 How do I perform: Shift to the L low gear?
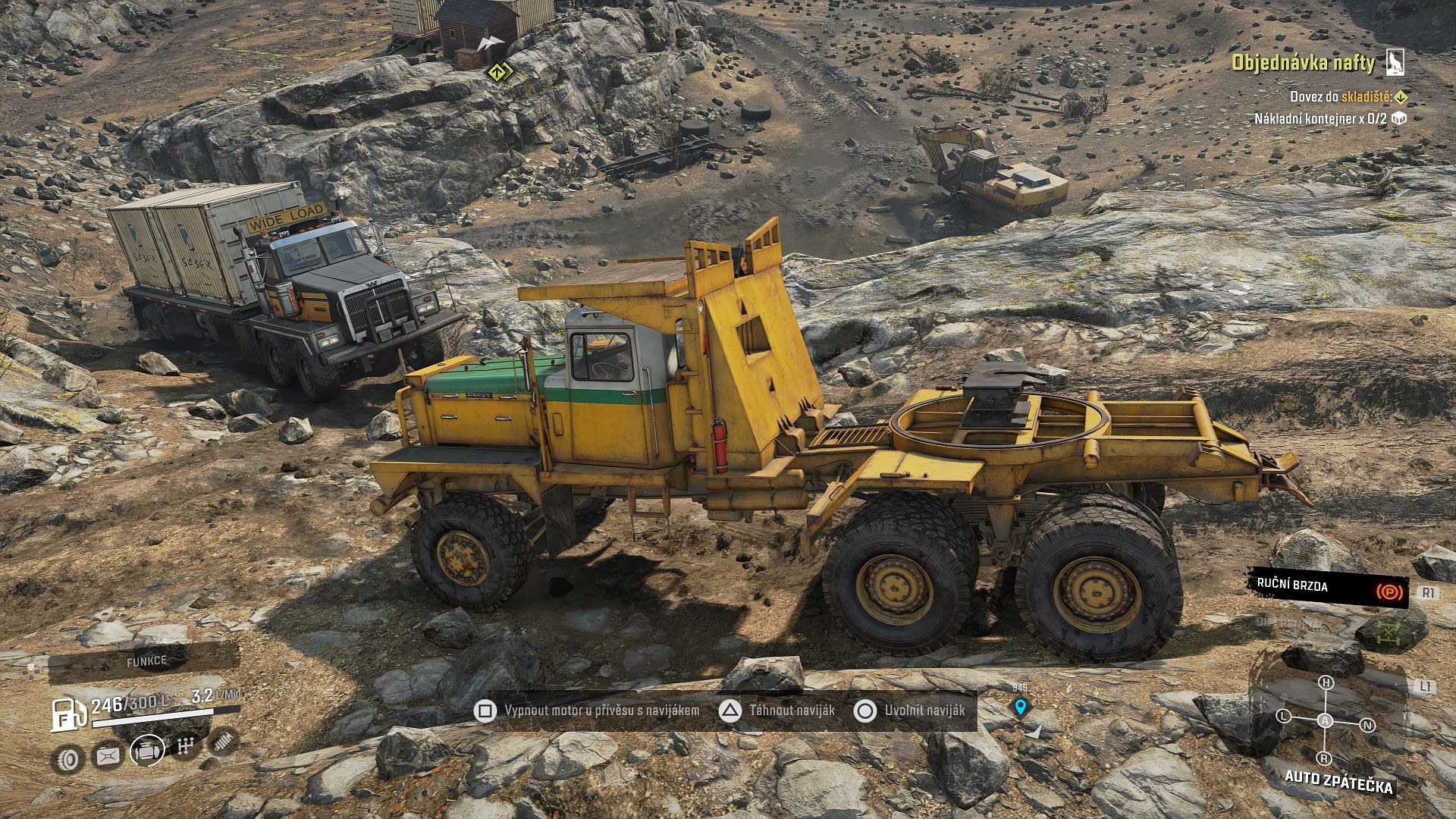(1284, 716)
